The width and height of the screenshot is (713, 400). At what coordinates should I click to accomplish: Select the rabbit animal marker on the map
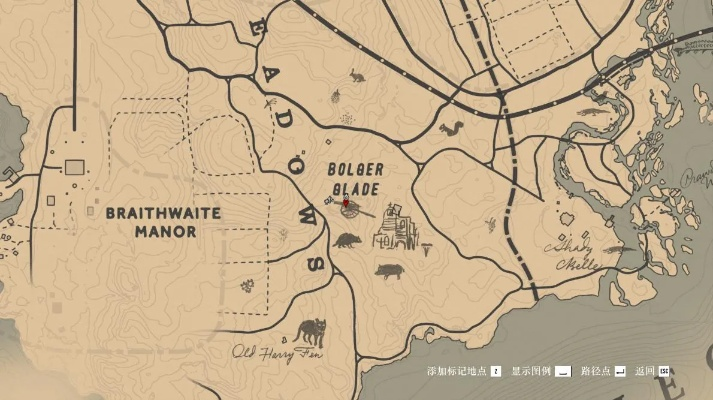click(357, 73)
